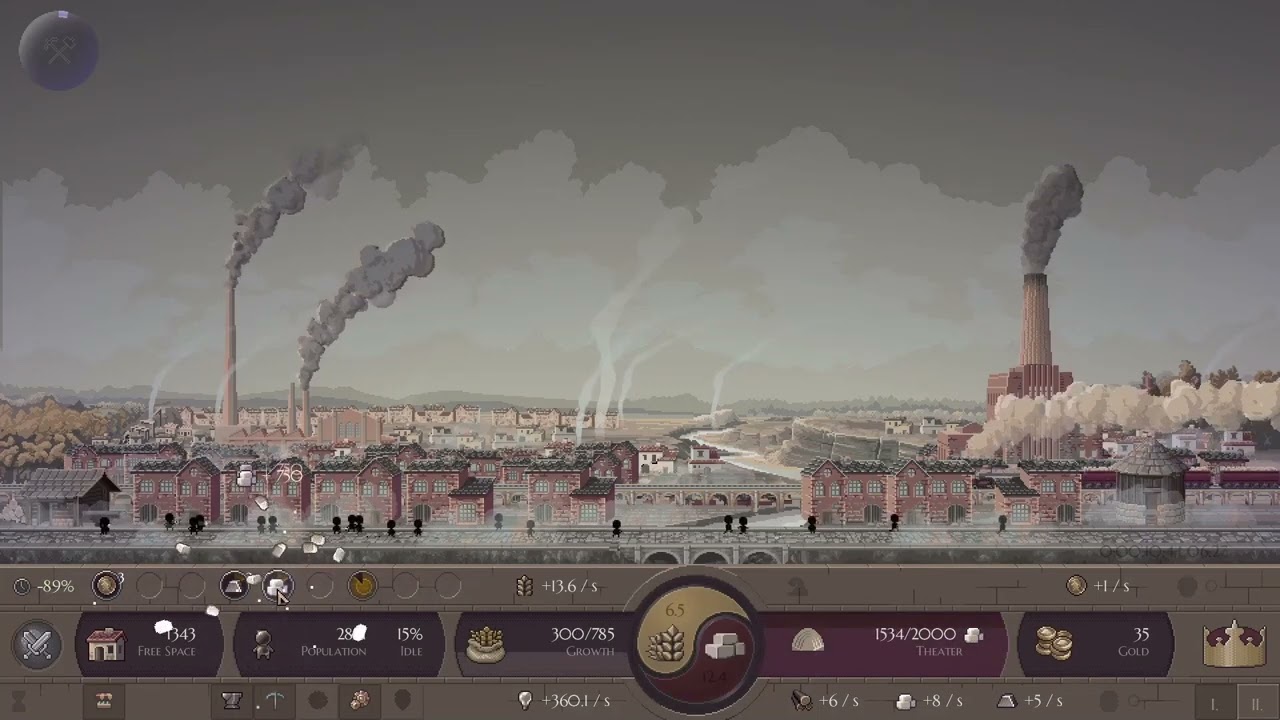Open the anvil crafting tab
Viewport: 1280px width, 720px height.
(x=232, y=701)
